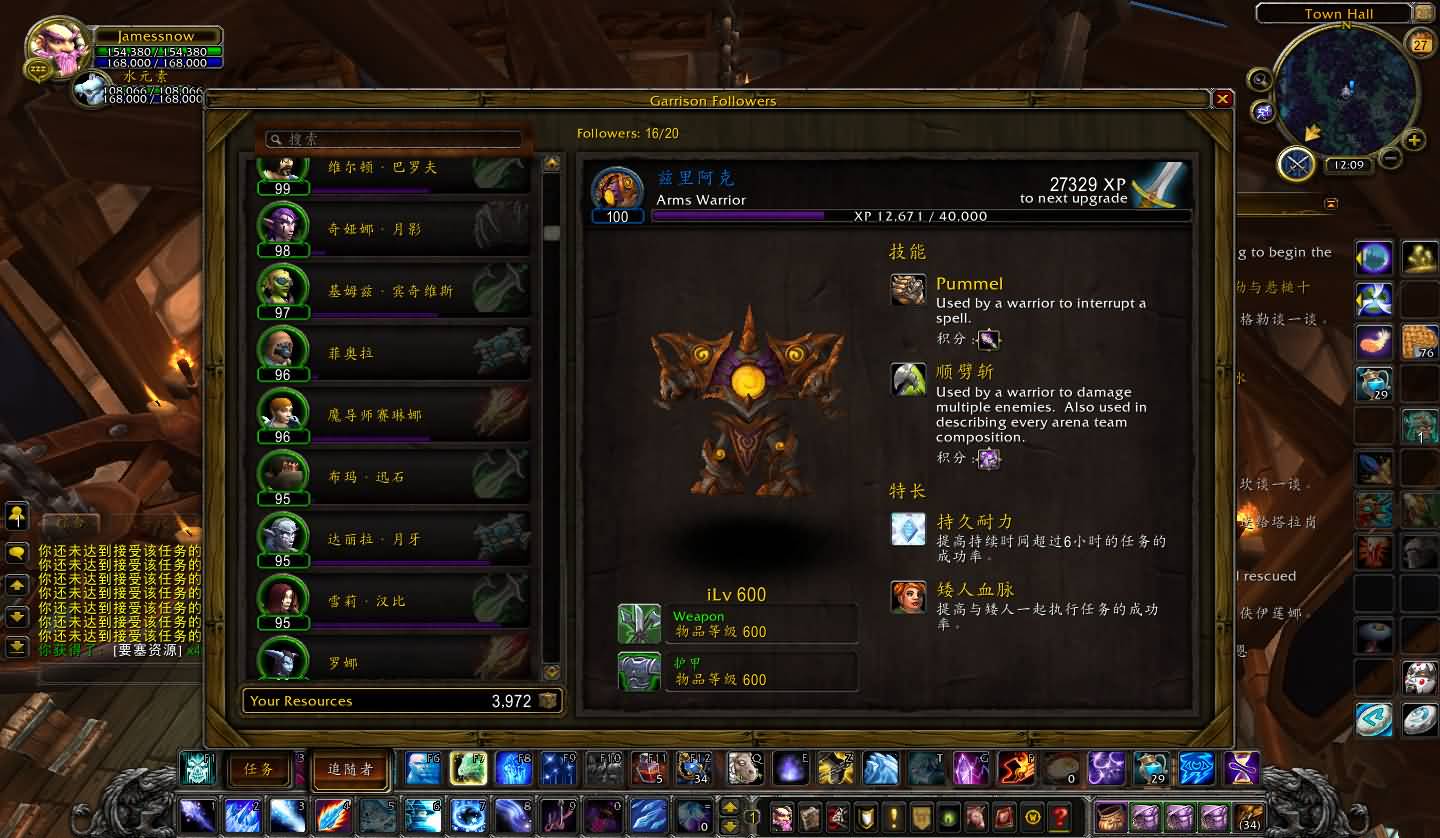Open the 任务 missions button

click(258, 769)
